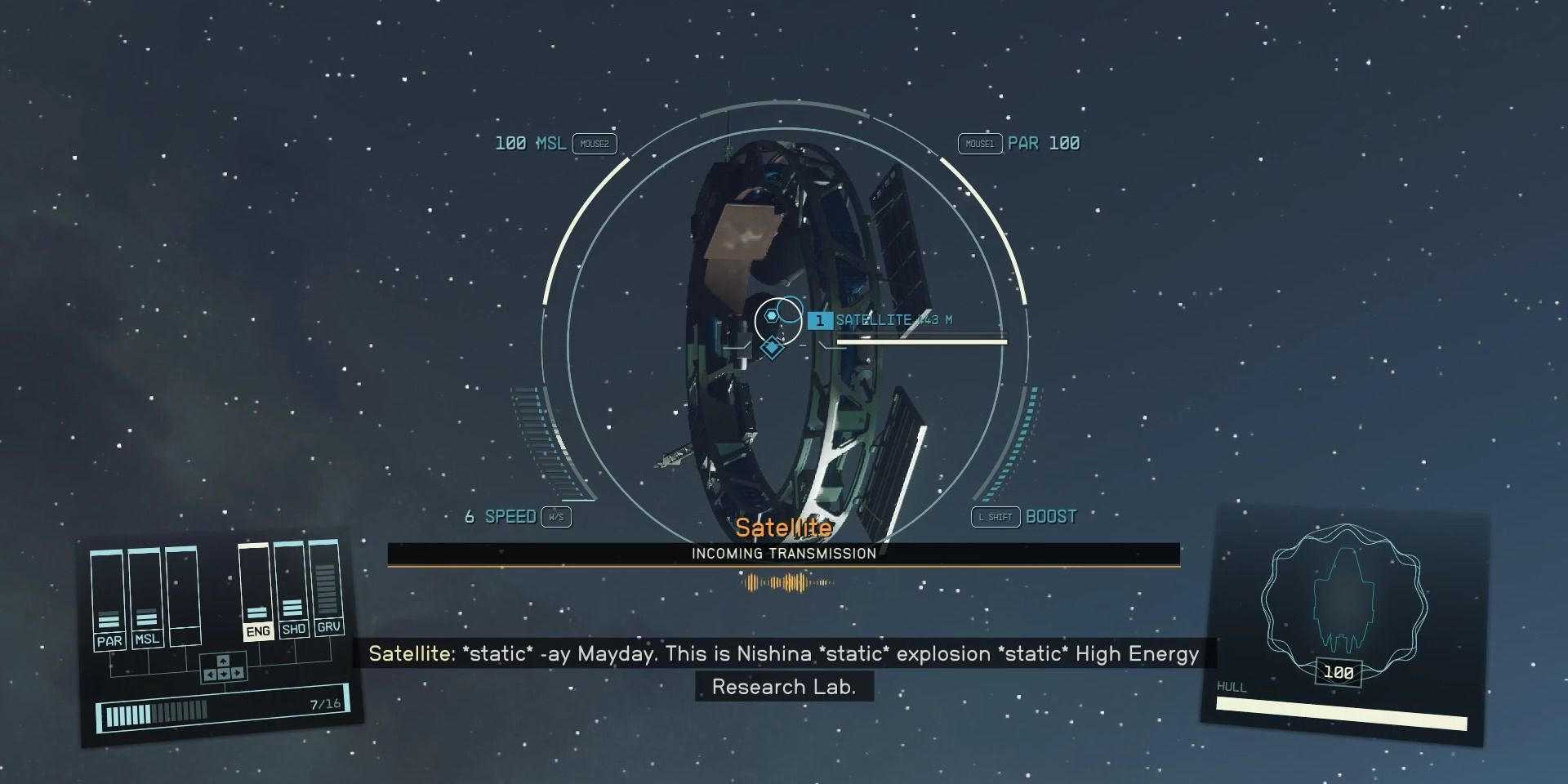
Task: Click the SATELLITE 443 M target label
Action: 896,319
